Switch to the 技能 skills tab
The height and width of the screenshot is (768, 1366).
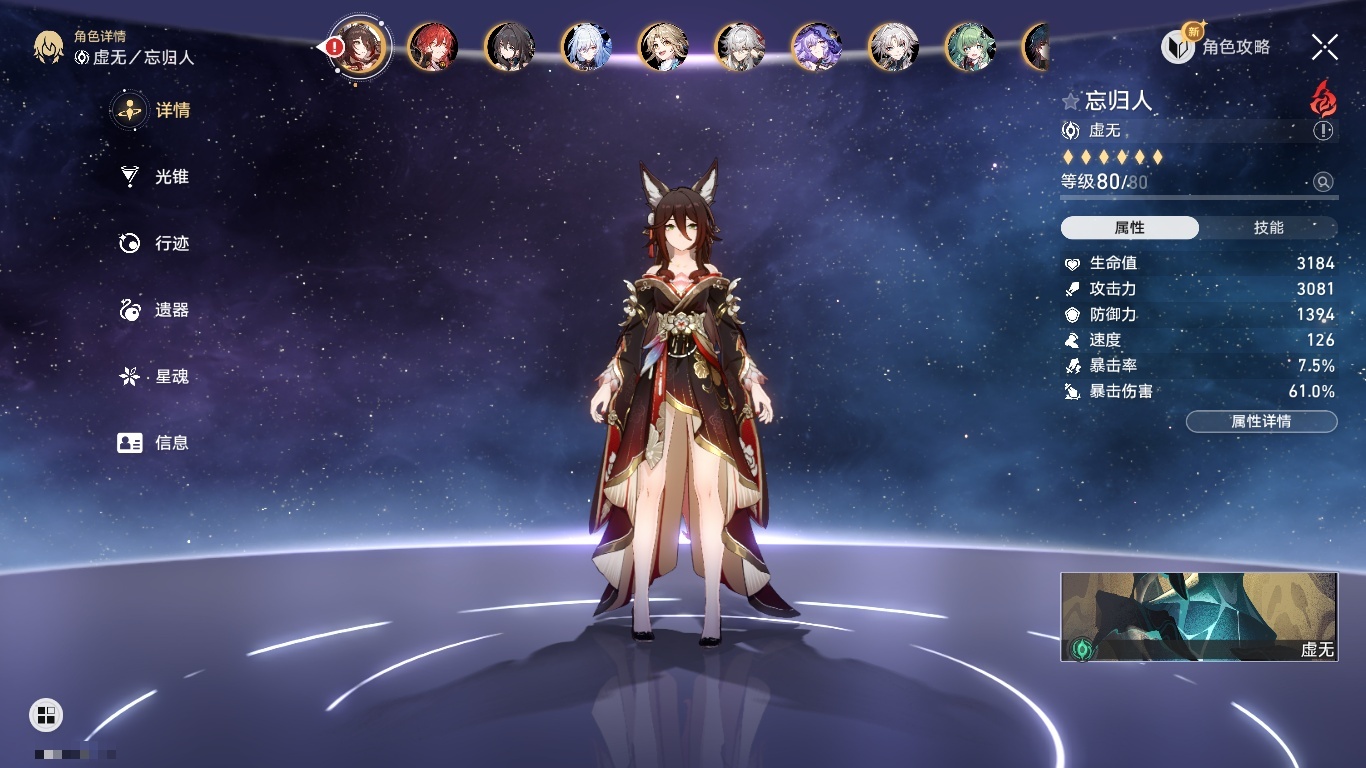(1268, 228)
